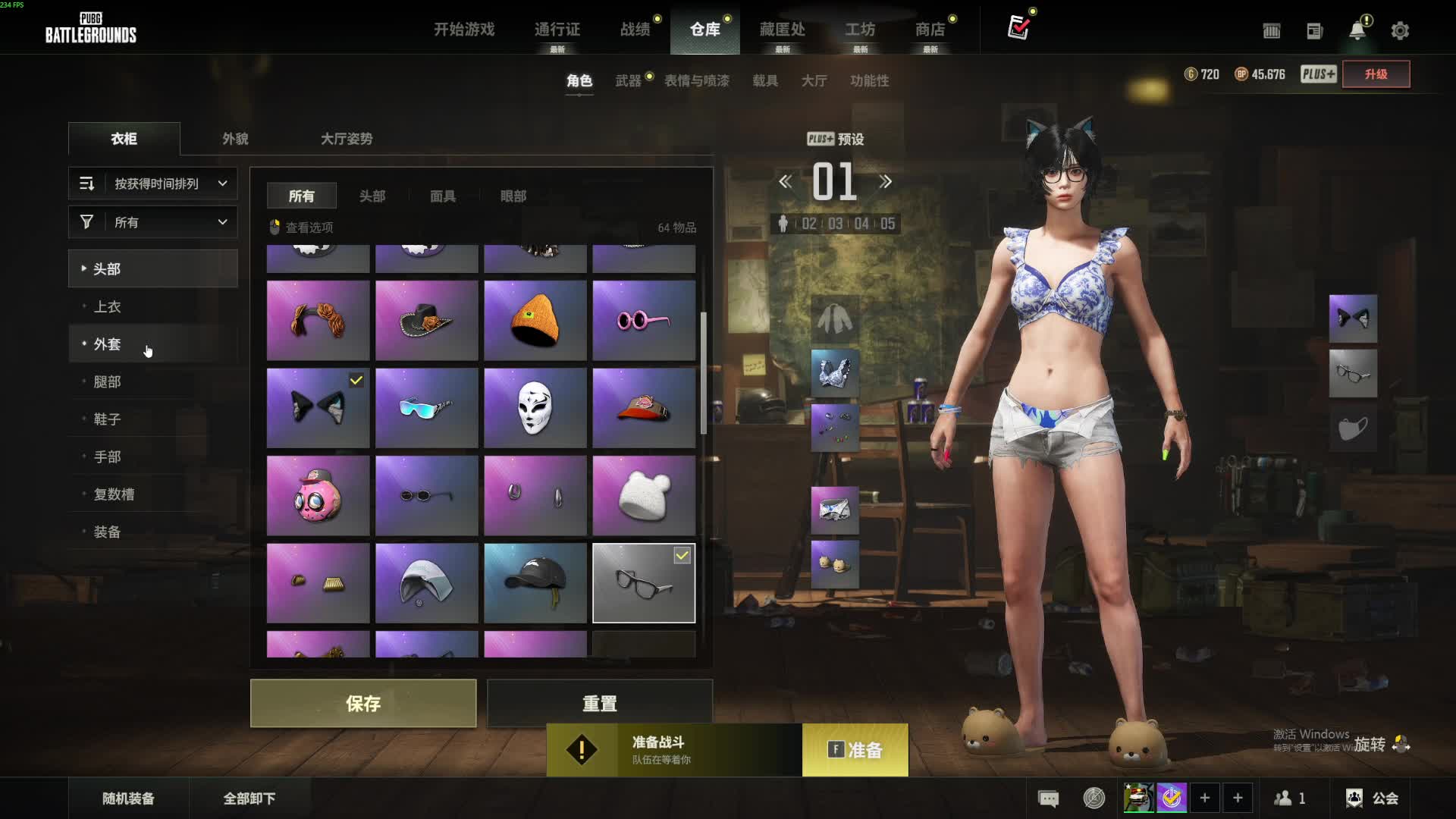This screenshot has width=1456, height=819.
Task: Click the yellow 准备 ready button
Action: click(855, 750)
